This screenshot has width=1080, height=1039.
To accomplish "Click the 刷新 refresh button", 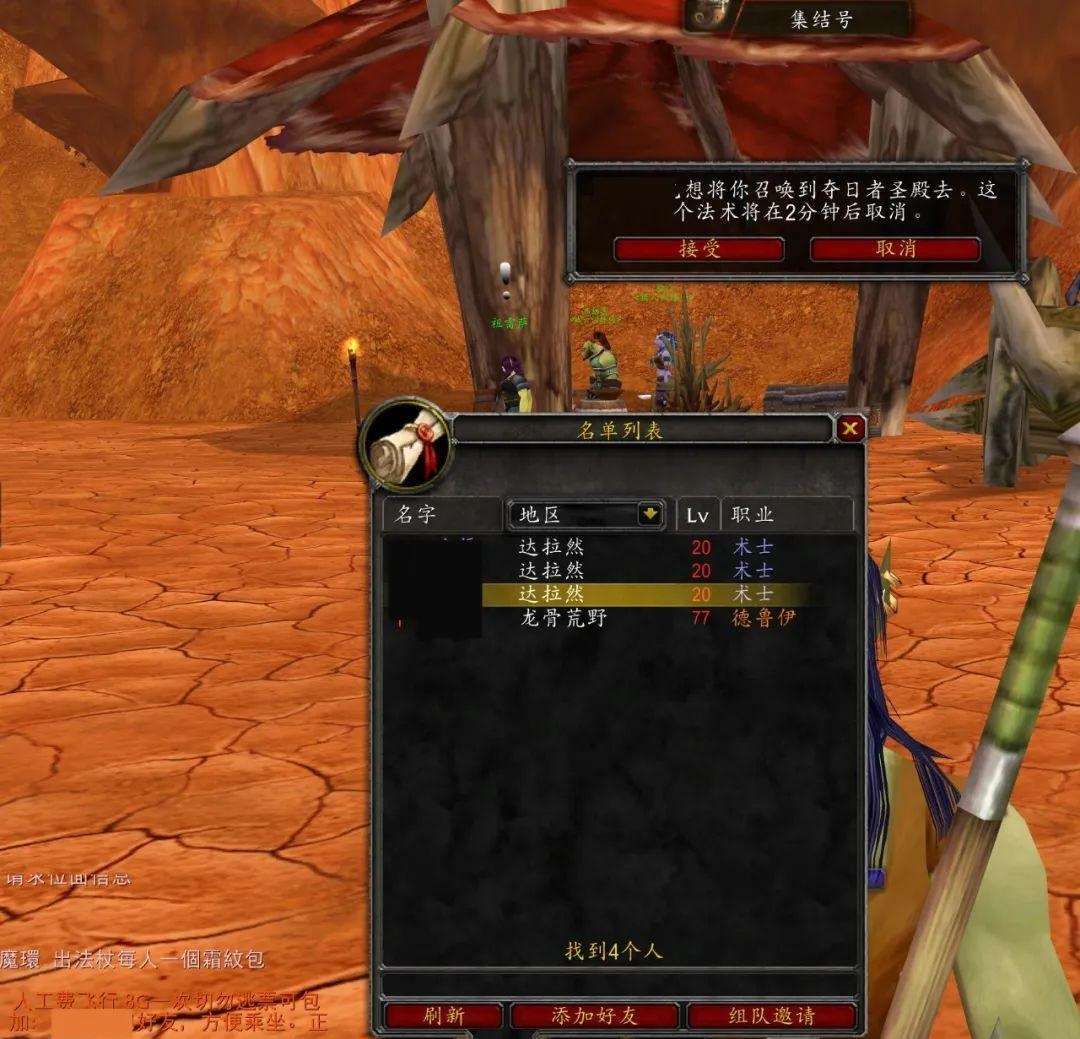I will [443, 1016].
